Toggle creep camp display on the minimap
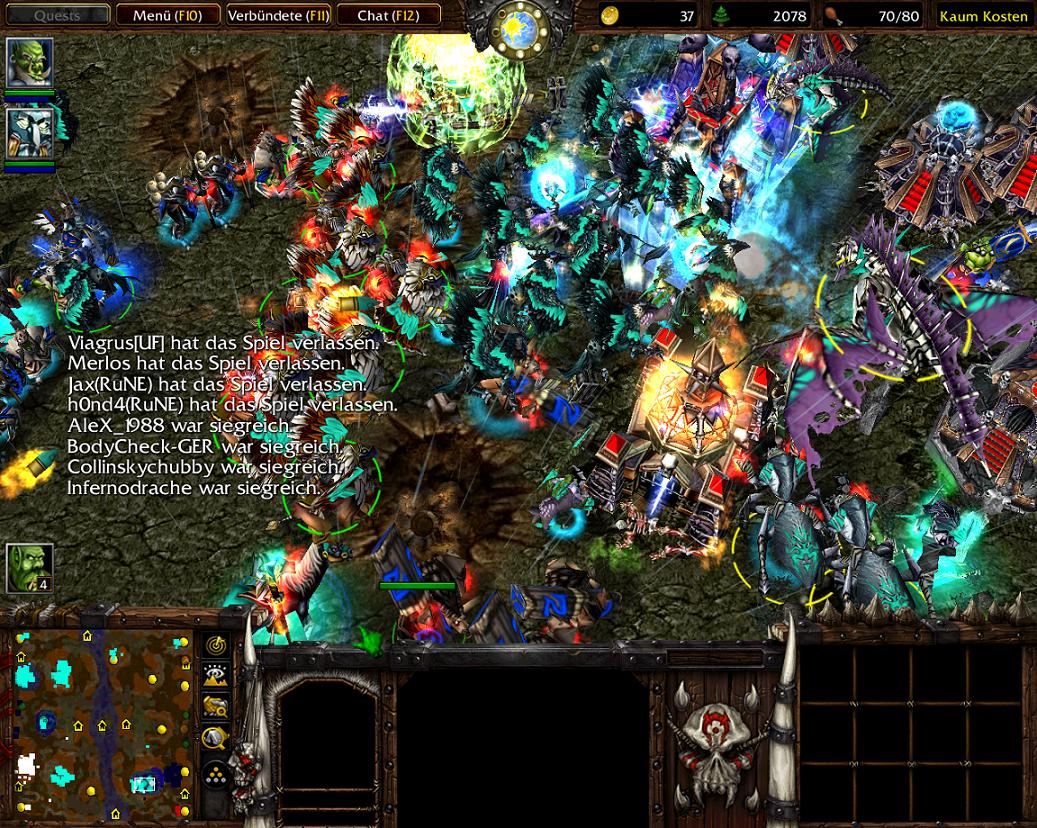The image size is (1037, 828). (x=216, y=739)
